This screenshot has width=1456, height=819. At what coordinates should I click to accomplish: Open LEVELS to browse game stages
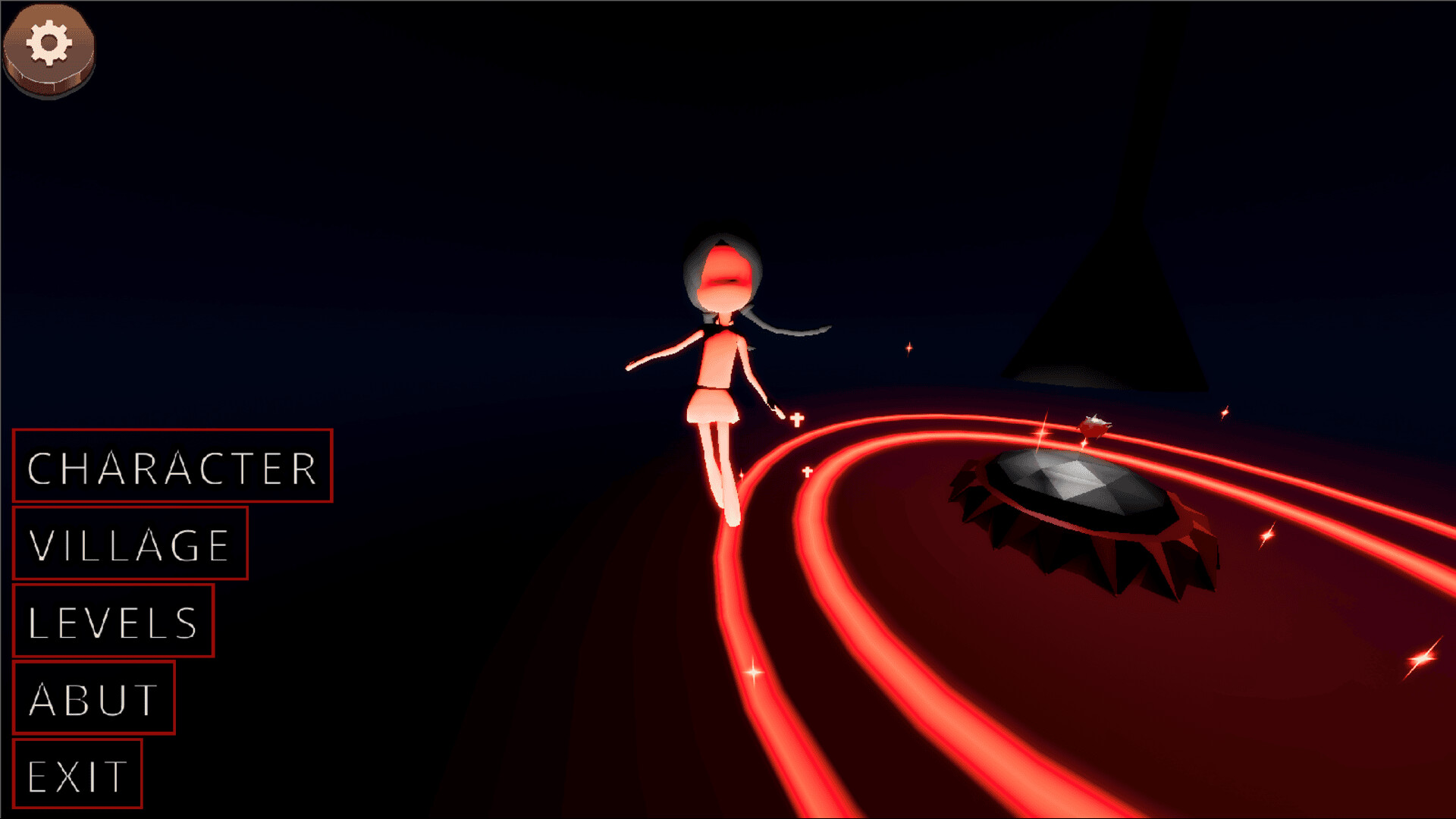[x=112, y=622]
